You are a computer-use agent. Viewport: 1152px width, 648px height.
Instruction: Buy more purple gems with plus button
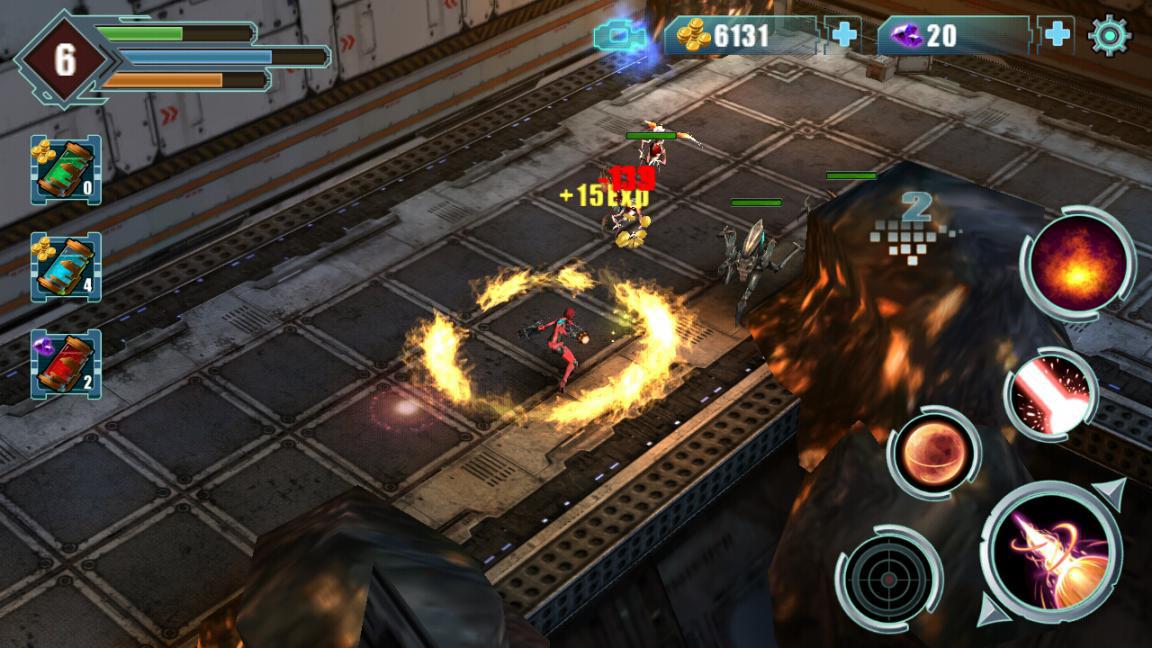click(1058, 36)
